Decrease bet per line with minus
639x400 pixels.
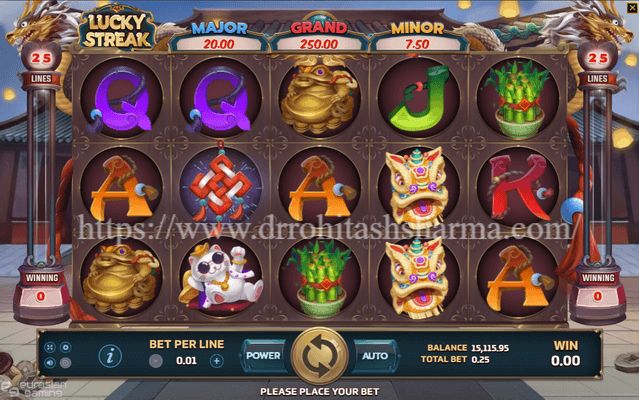pyautogui.click(x=156, y=361)
